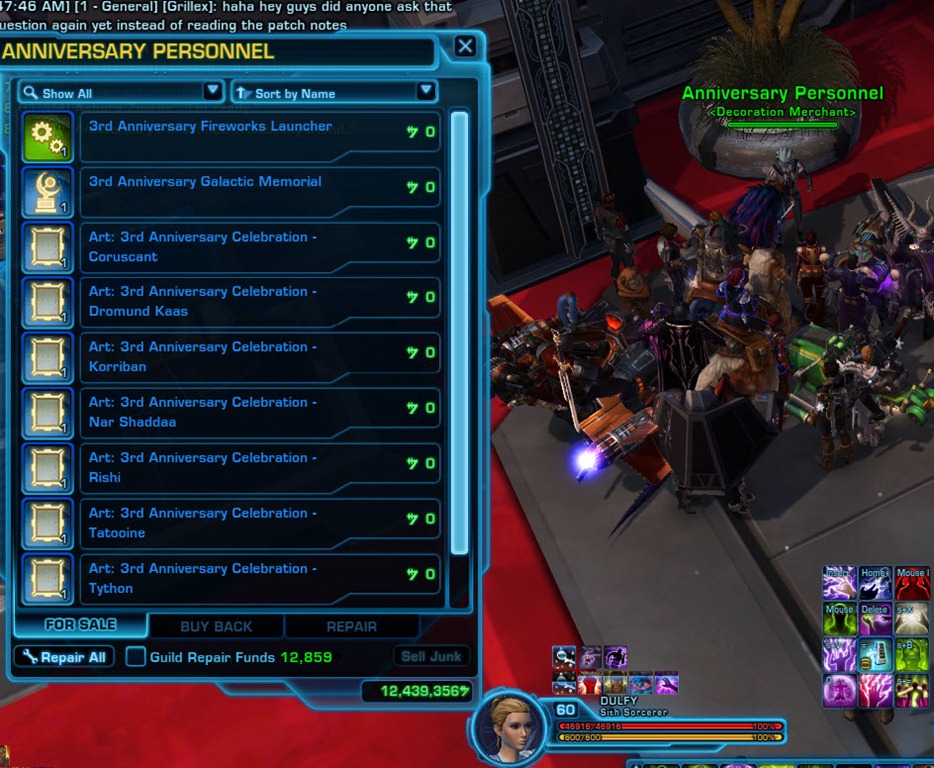
Task: Toggle the Guild Repair Funds checkbox
Action: 135,657
